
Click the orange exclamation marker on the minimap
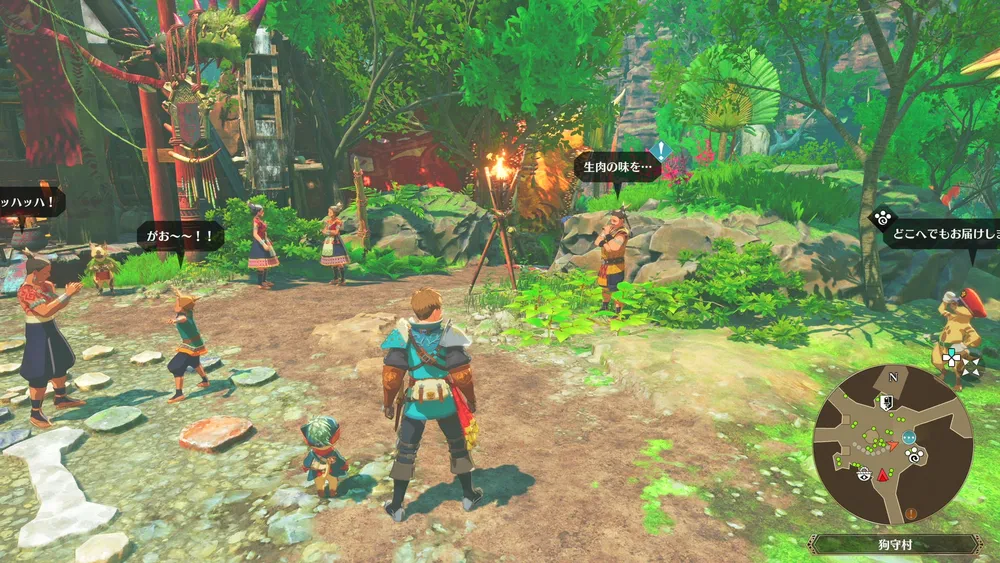point(911,512)
